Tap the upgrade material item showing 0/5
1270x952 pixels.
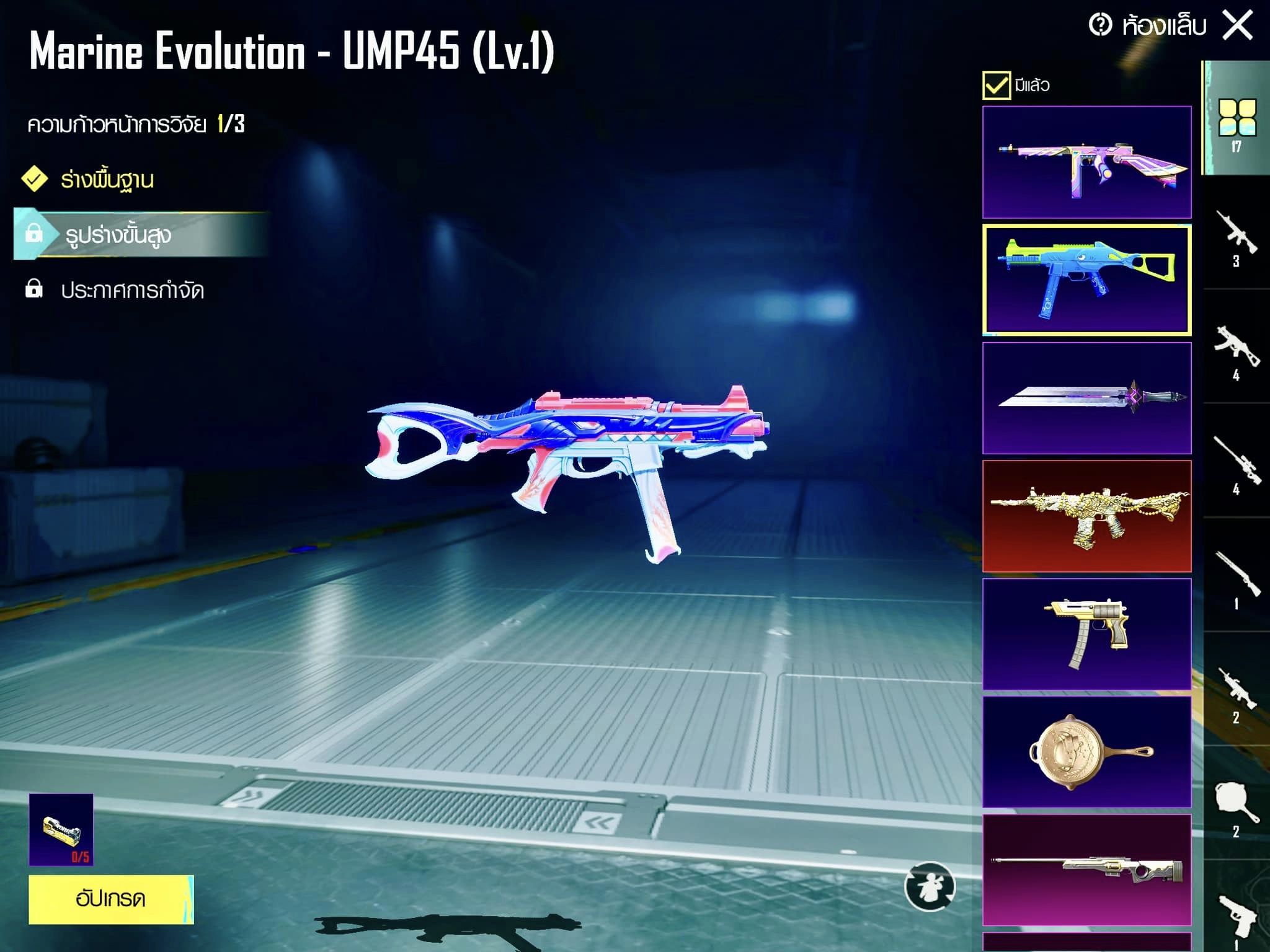[61, 829]
